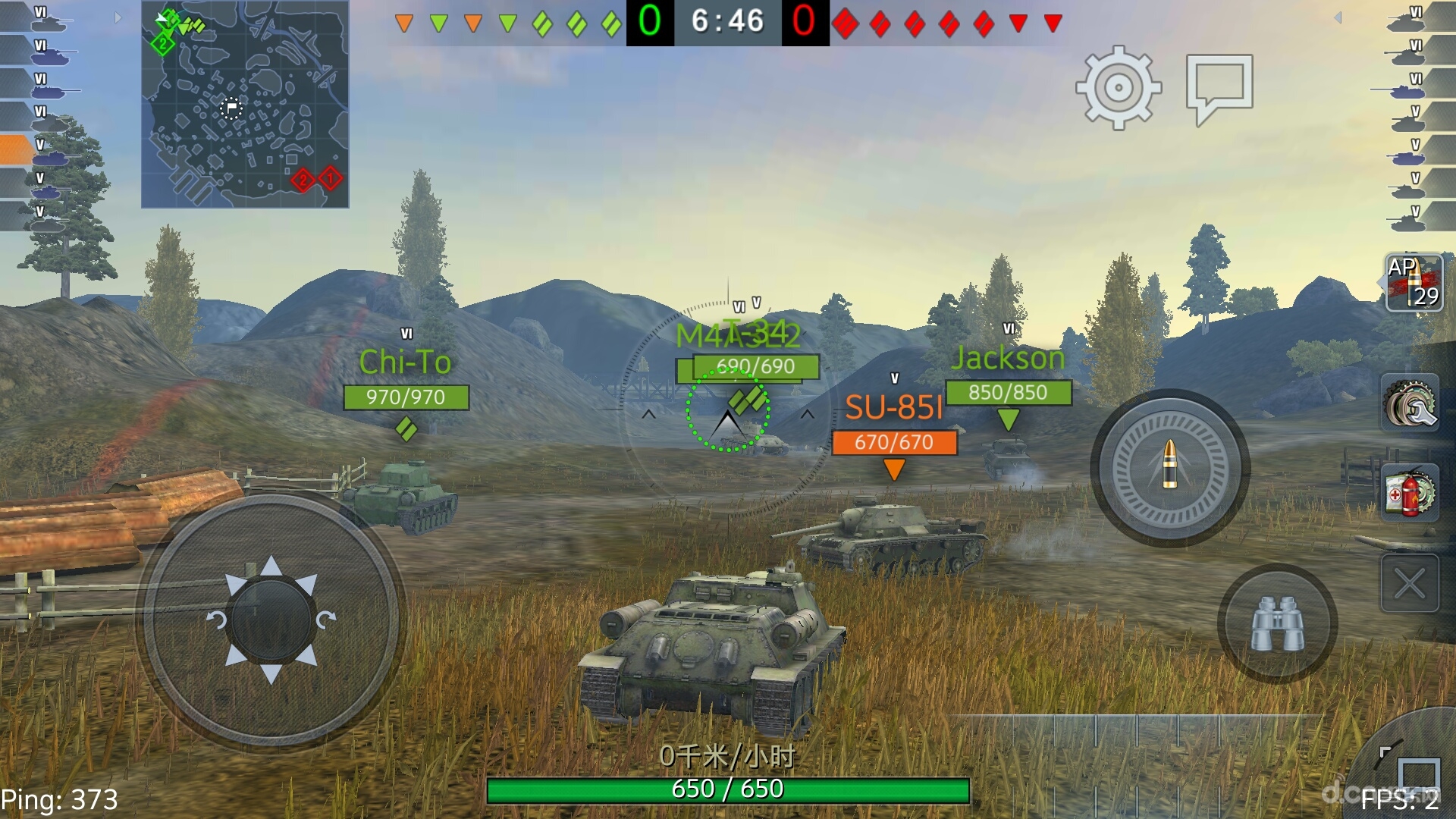Open the chat speech bubble

tap(1219, 87)
